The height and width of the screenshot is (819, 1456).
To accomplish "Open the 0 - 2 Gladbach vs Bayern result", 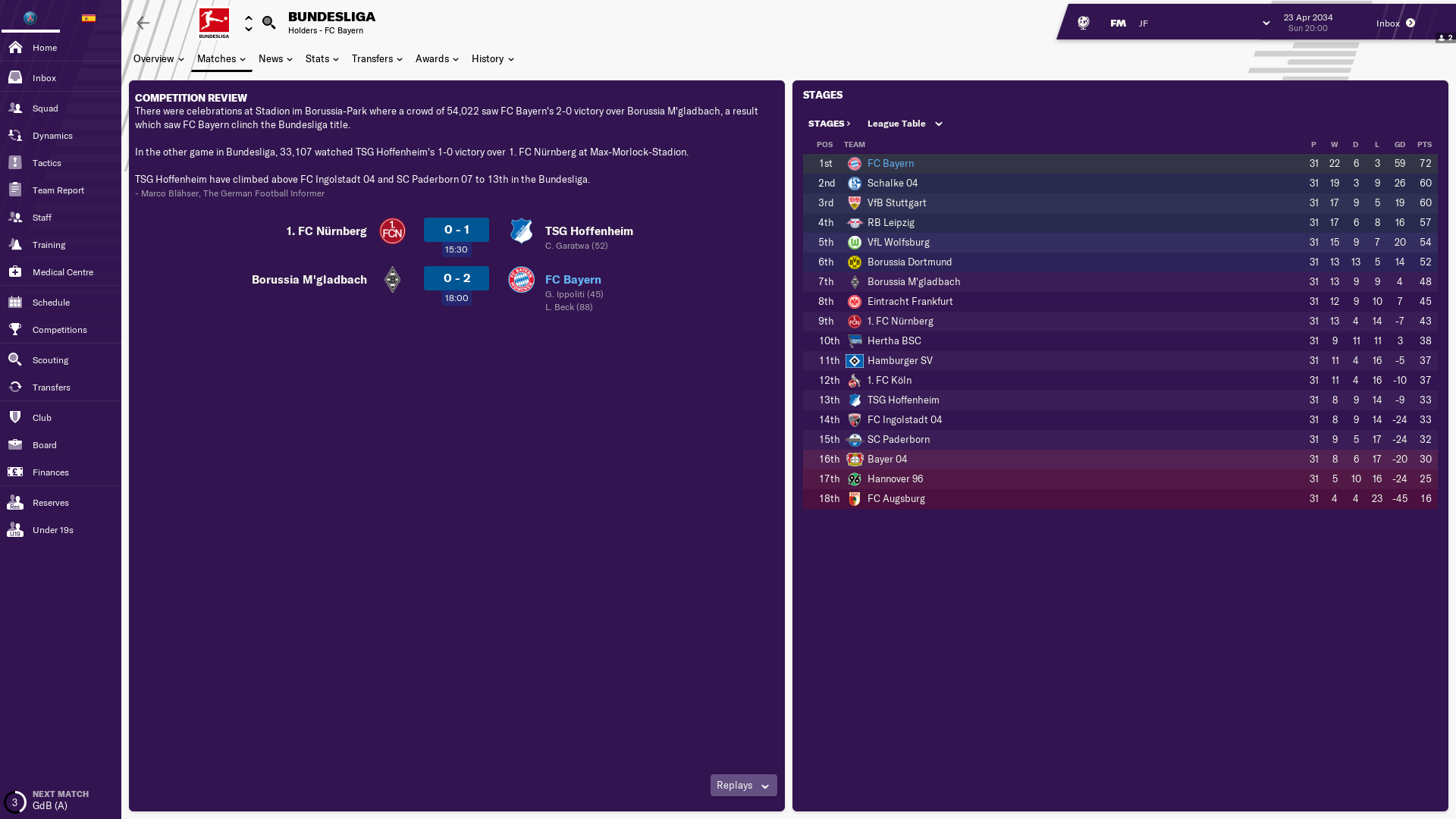I will (457, 278).
